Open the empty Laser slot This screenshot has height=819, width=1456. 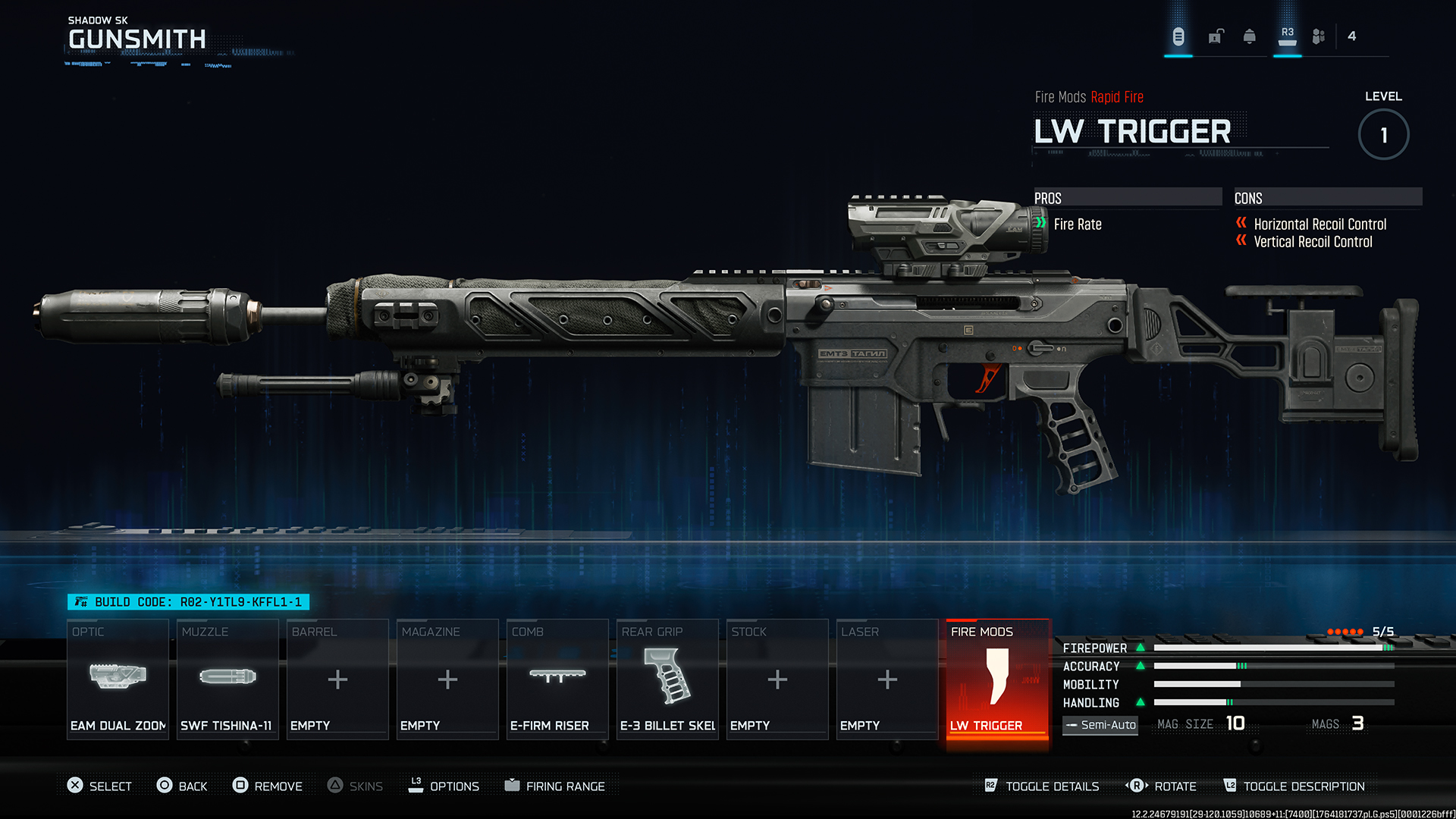click(x=887, y=679)
